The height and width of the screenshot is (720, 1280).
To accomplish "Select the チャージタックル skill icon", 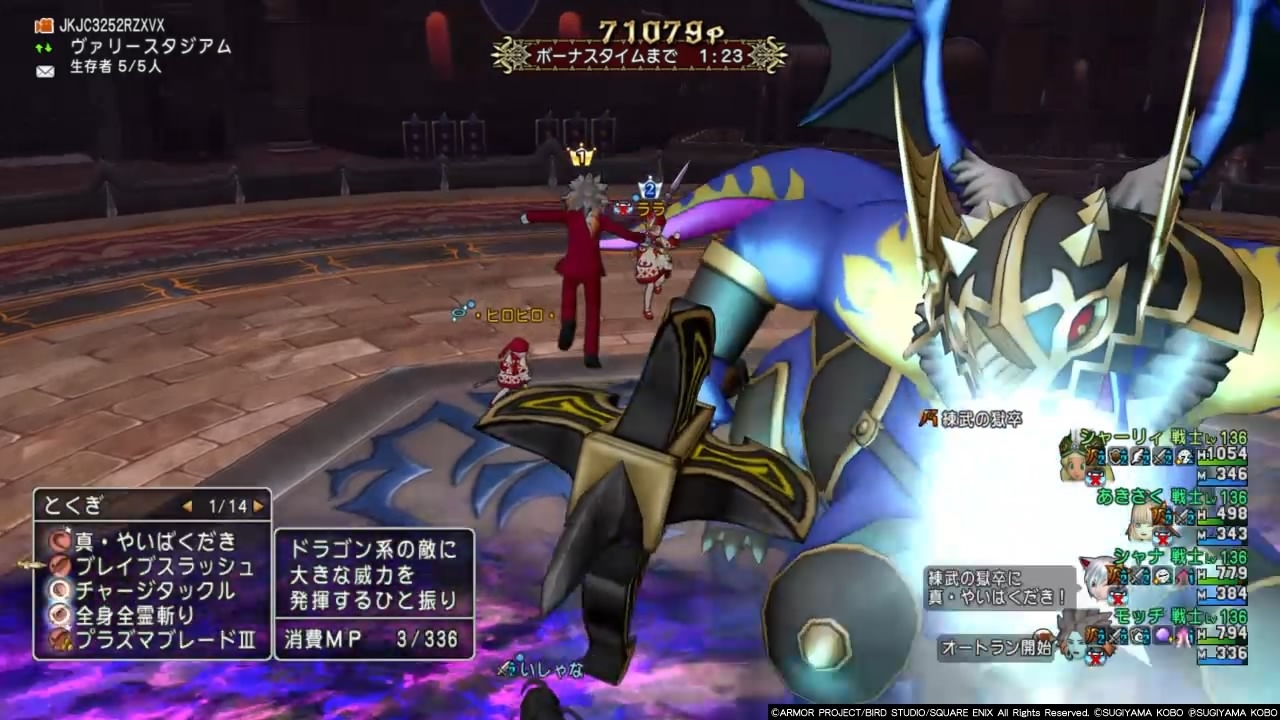I will (x=59, y=590).
